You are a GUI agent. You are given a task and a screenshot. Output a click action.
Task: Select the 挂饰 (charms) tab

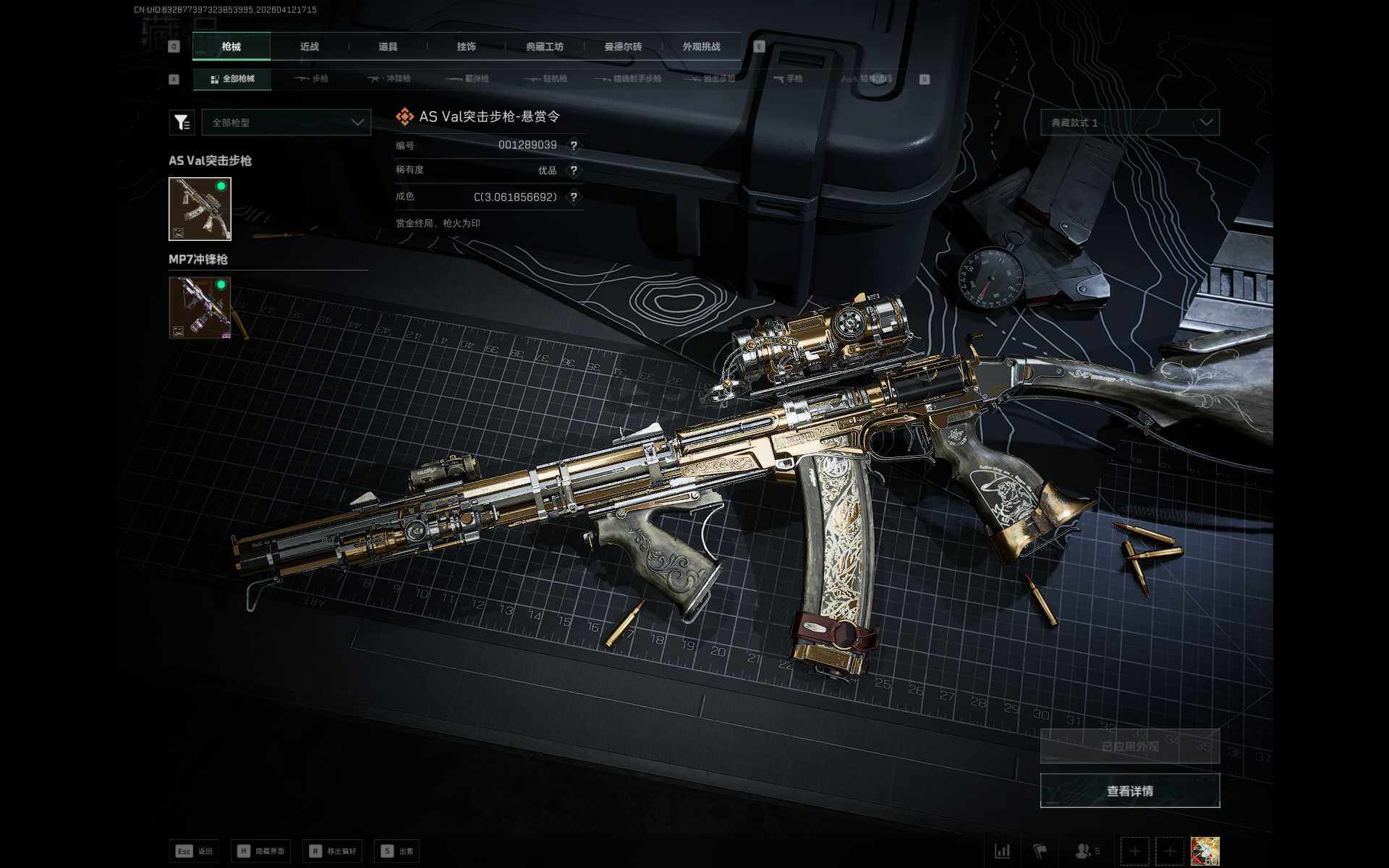pyautogui.click(x=466, y=47)
